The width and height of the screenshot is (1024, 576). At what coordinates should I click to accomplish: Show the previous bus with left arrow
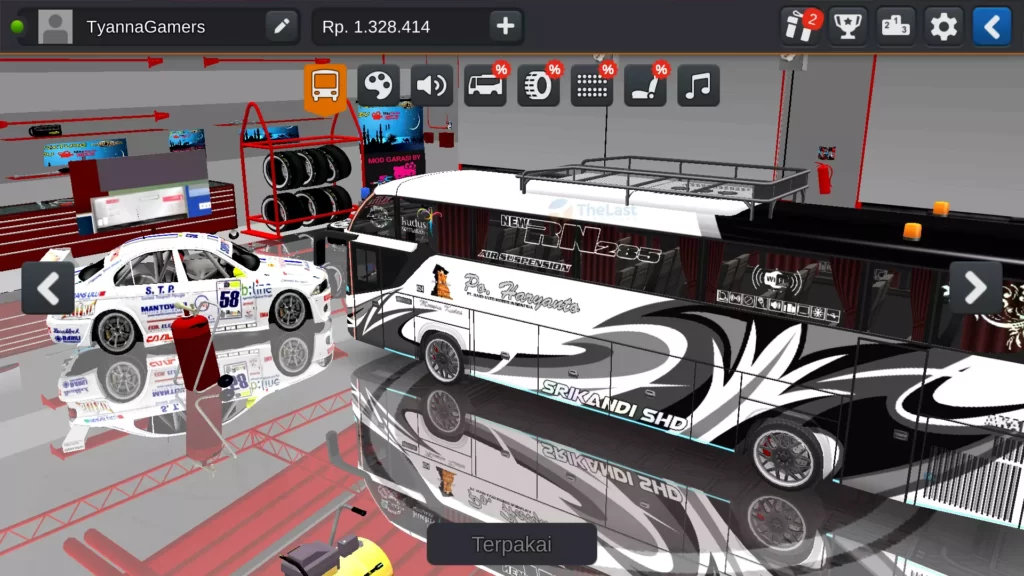[x=48, y=288]
